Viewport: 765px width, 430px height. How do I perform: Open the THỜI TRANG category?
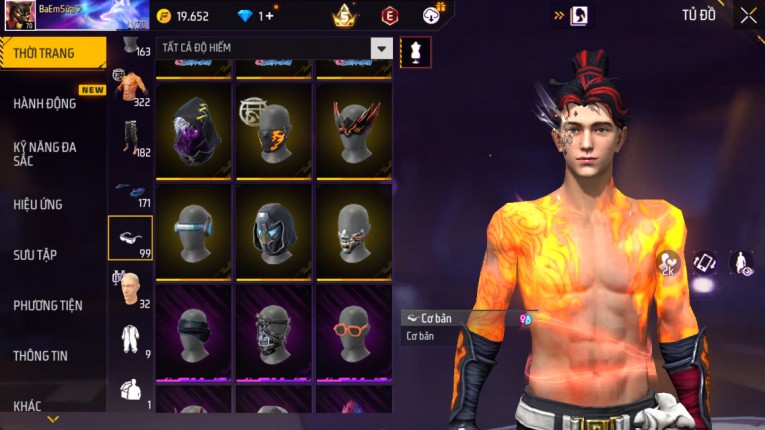pyautogui.click(x=52, y=53)
